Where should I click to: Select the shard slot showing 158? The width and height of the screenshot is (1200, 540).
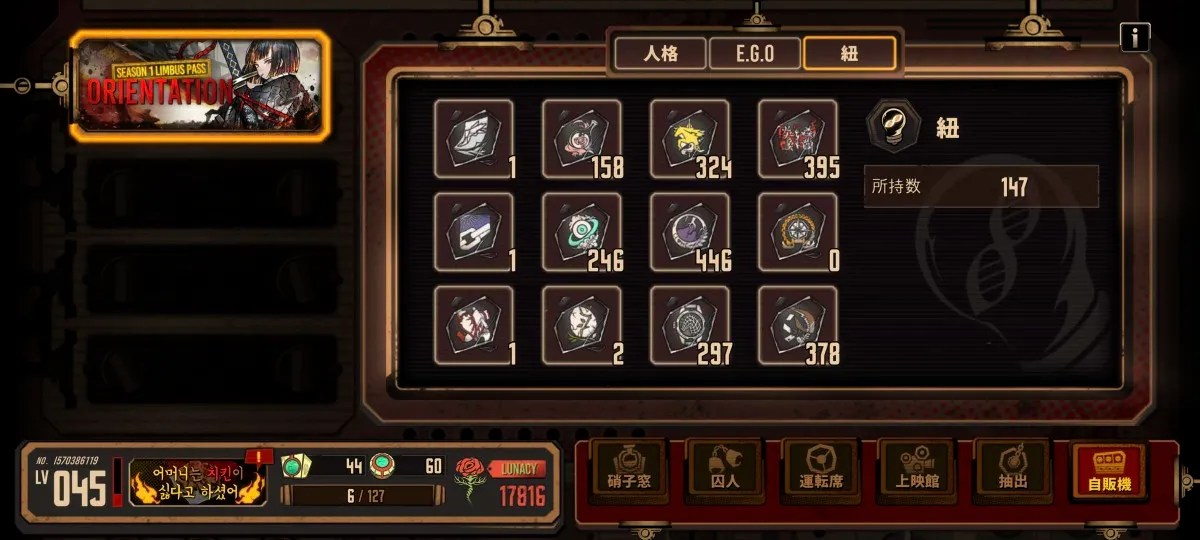click(x=582, y=139)
